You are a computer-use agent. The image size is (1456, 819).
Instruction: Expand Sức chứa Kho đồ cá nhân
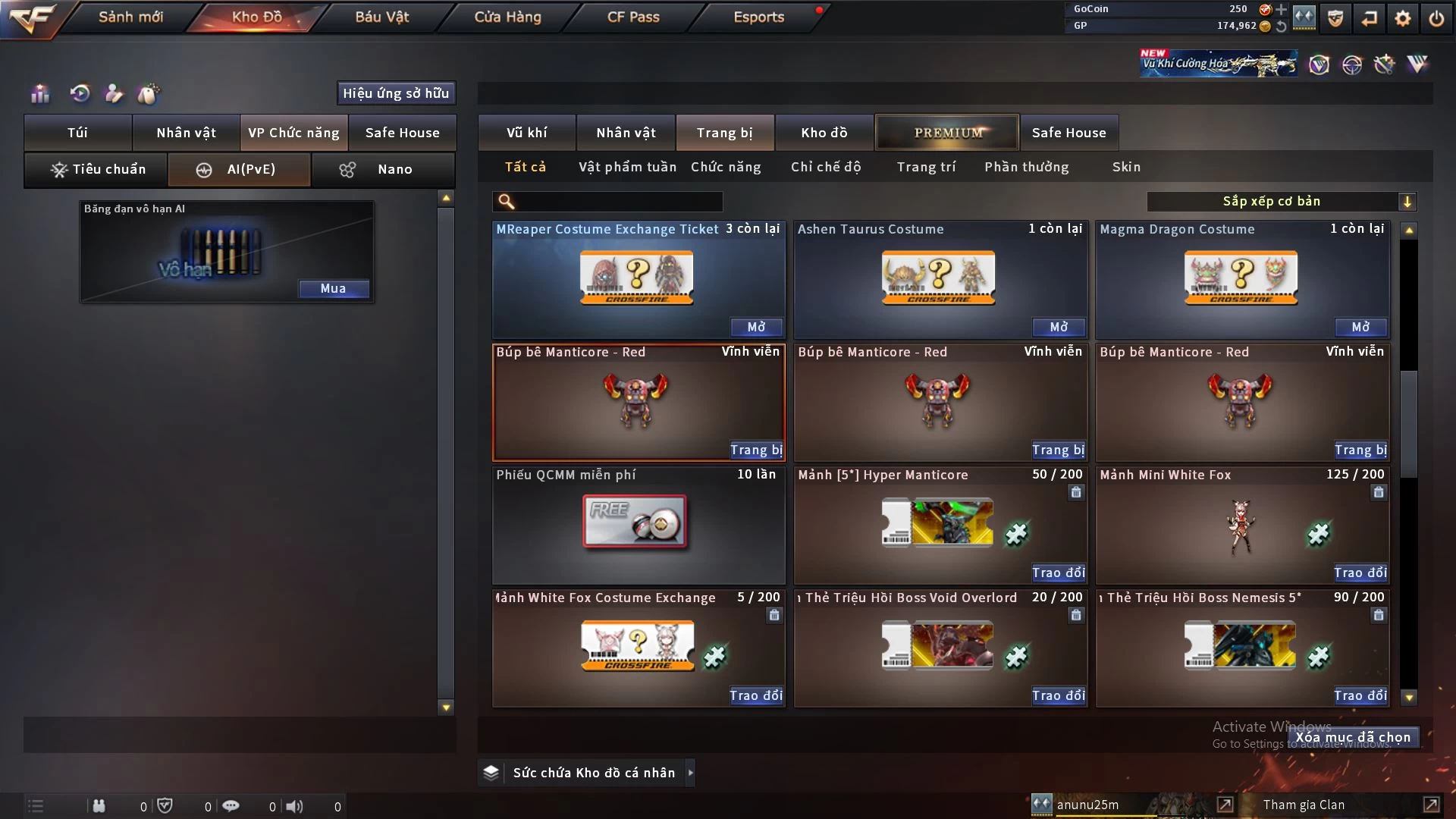[x=690, y=773]
